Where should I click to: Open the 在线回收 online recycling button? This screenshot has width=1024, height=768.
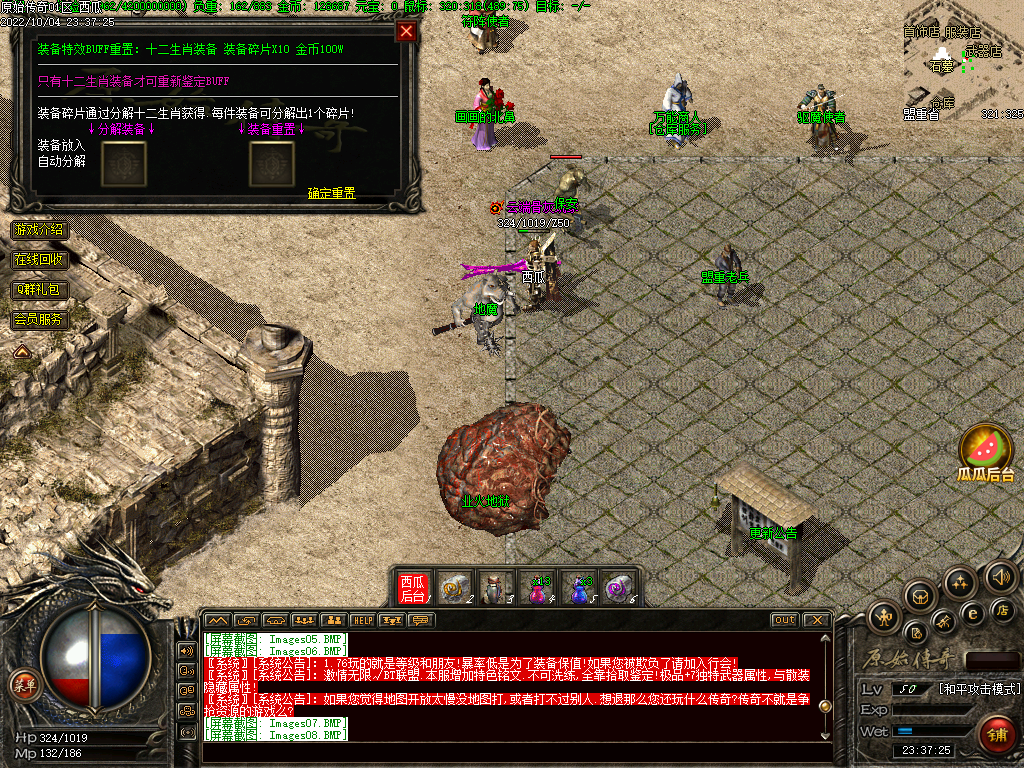coord(40,260)
